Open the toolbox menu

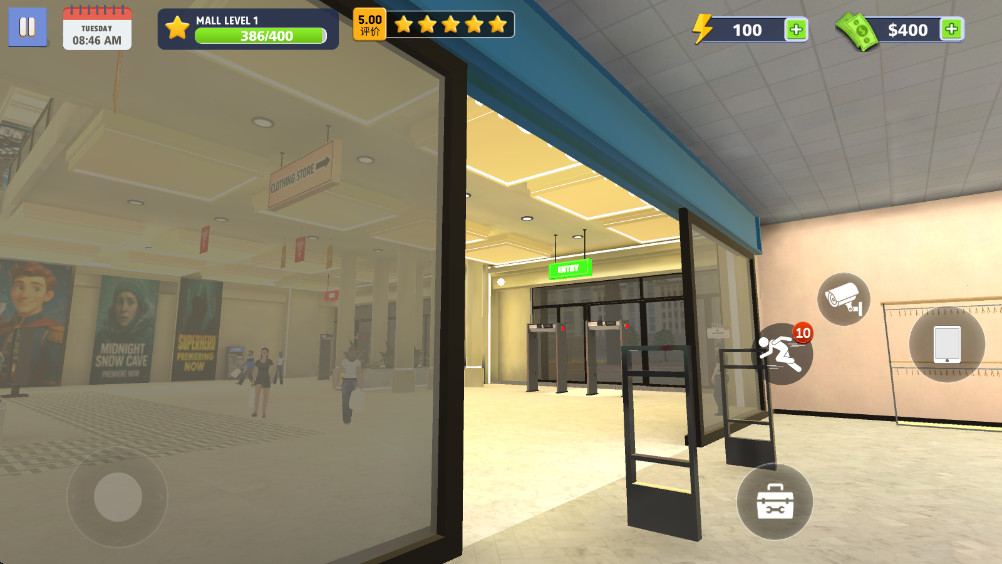tap(775, 502)
